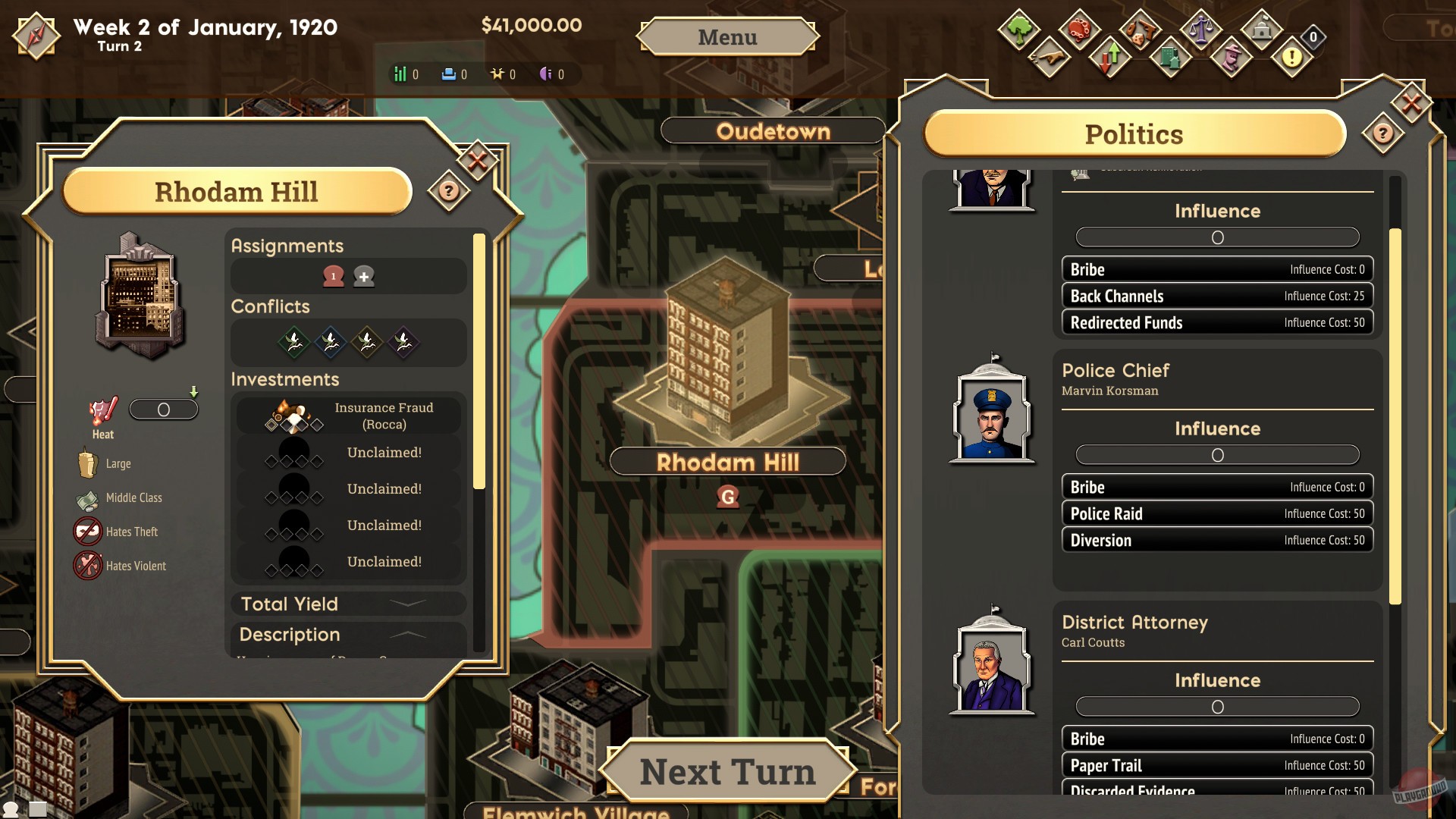Viewport: 1456px width, 819px height.
Task: Open the yellow exclamation notifications icon
Action: coord(1290,59)
